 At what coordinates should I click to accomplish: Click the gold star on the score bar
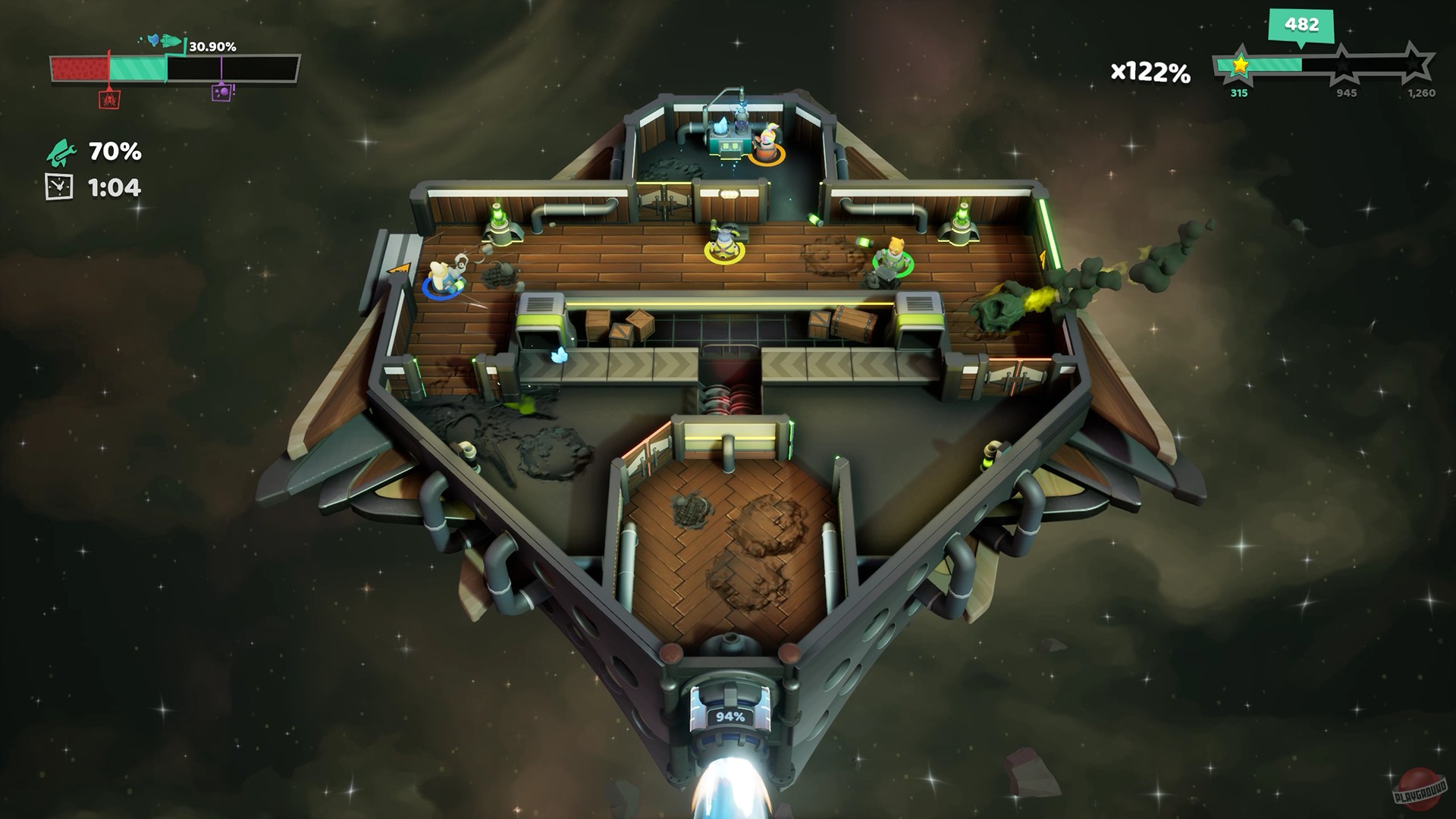tap(1241, 67)
